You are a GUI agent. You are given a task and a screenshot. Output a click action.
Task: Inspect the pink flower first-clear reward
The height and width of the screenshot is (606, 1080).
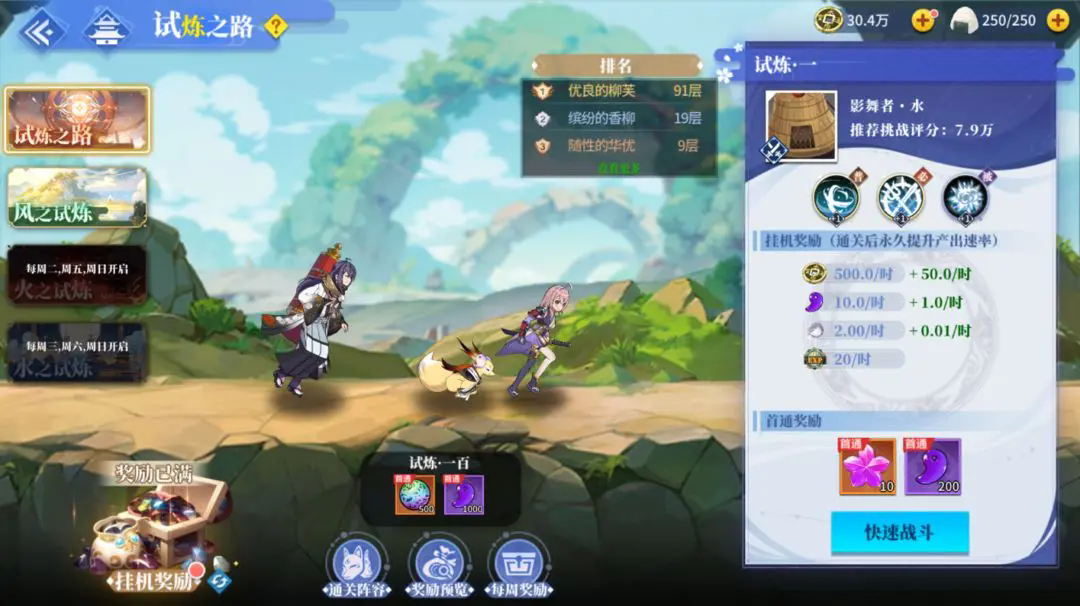(867, 465)
